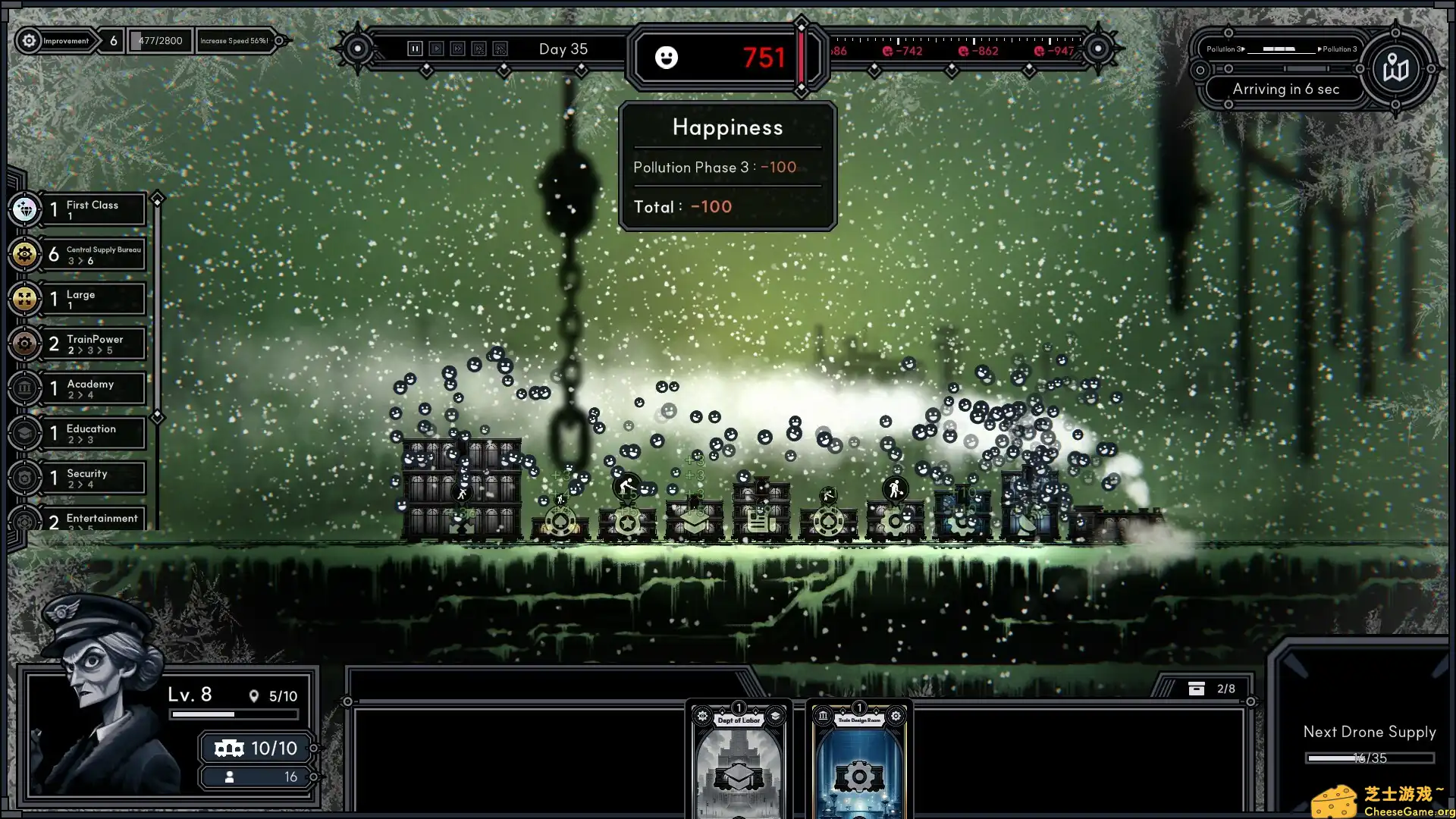
Task: Select the Dept of Labor card
Action: [736, 758]
